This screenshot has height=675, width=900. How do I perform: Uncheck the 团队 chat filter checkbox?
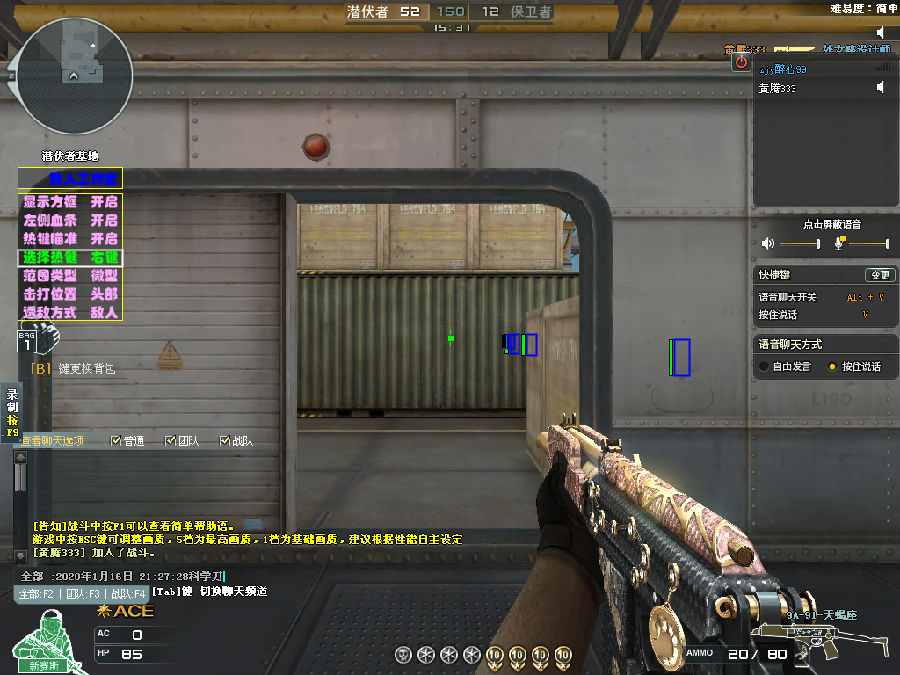coord(170,440)
